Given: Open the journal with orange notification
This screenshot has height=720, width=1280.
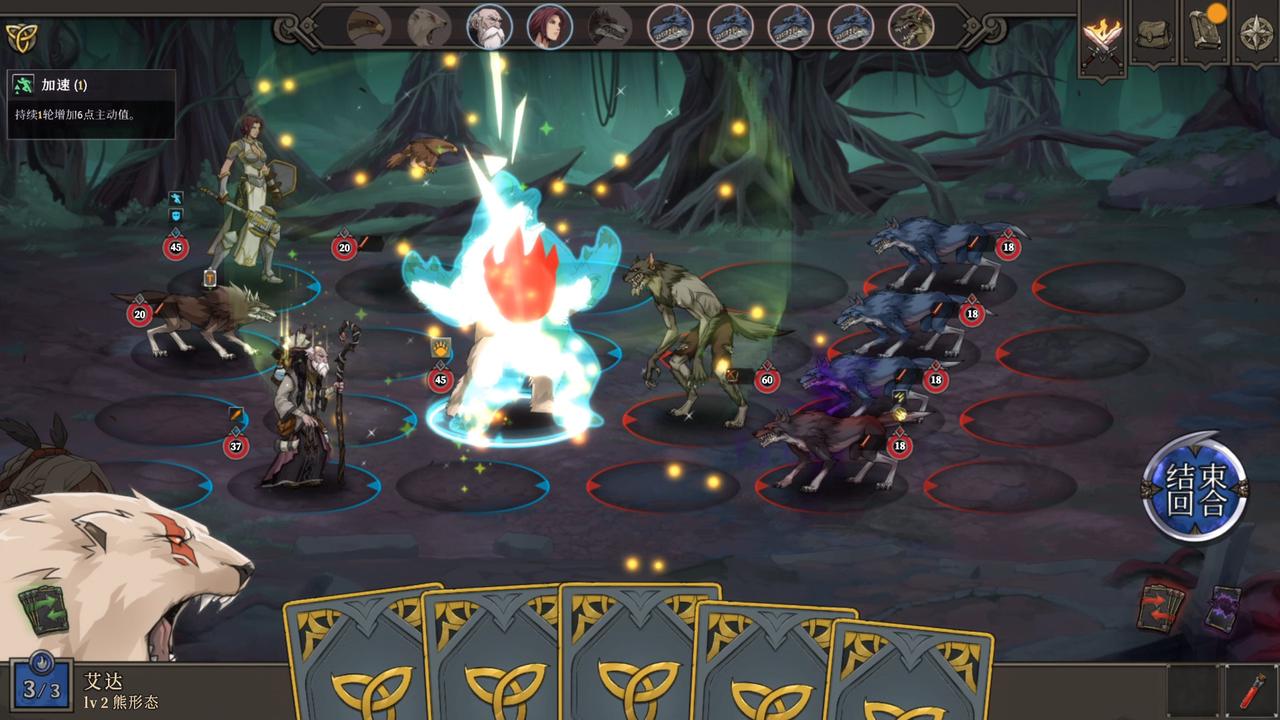Looking at the screenshot, I should tap(1202, 31).
